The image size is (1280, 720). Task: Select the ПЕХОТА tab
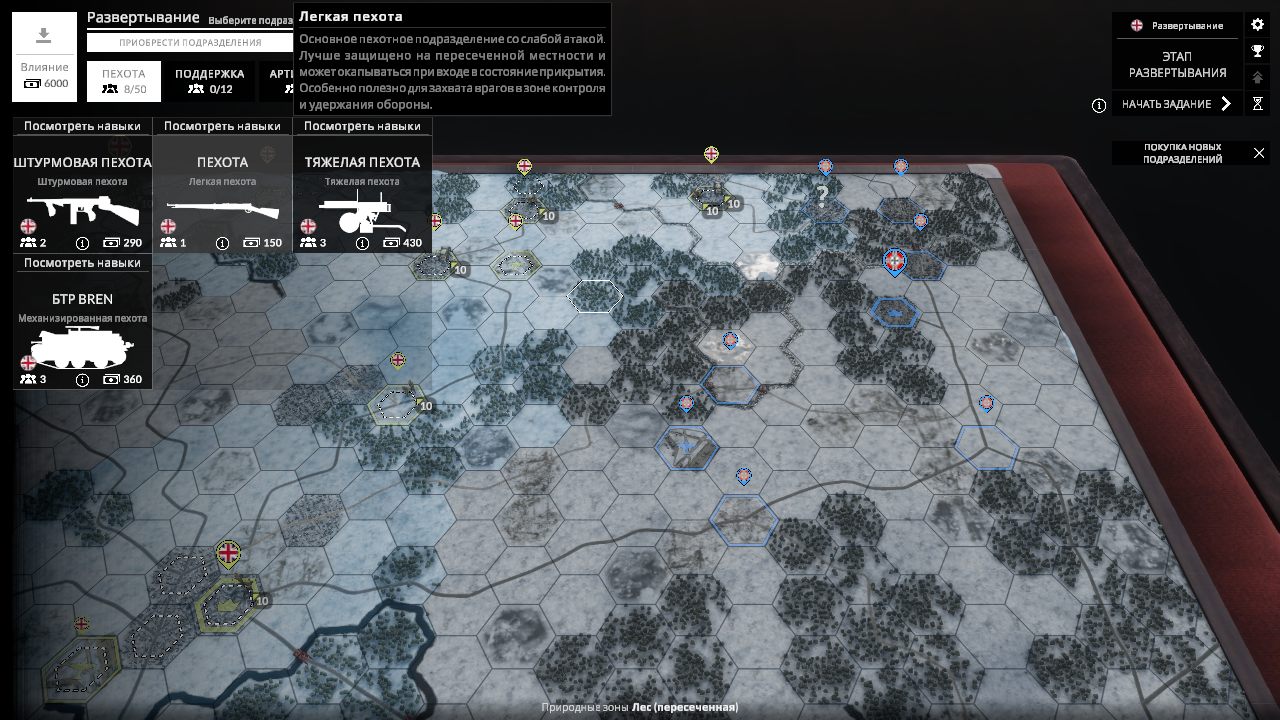[125, 80]
